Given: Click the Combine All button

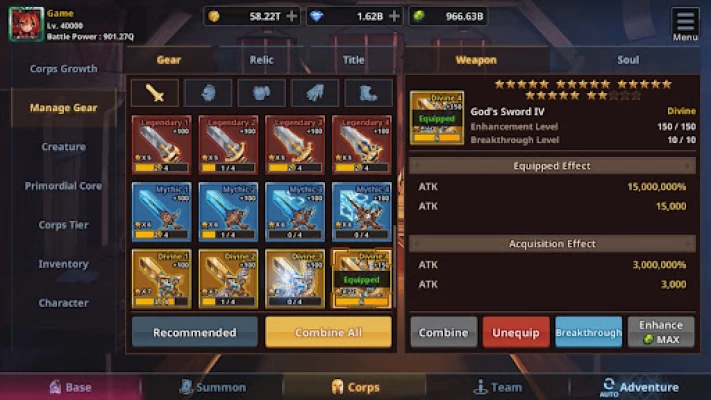Looking at the screenshot, I should (328, 332).
